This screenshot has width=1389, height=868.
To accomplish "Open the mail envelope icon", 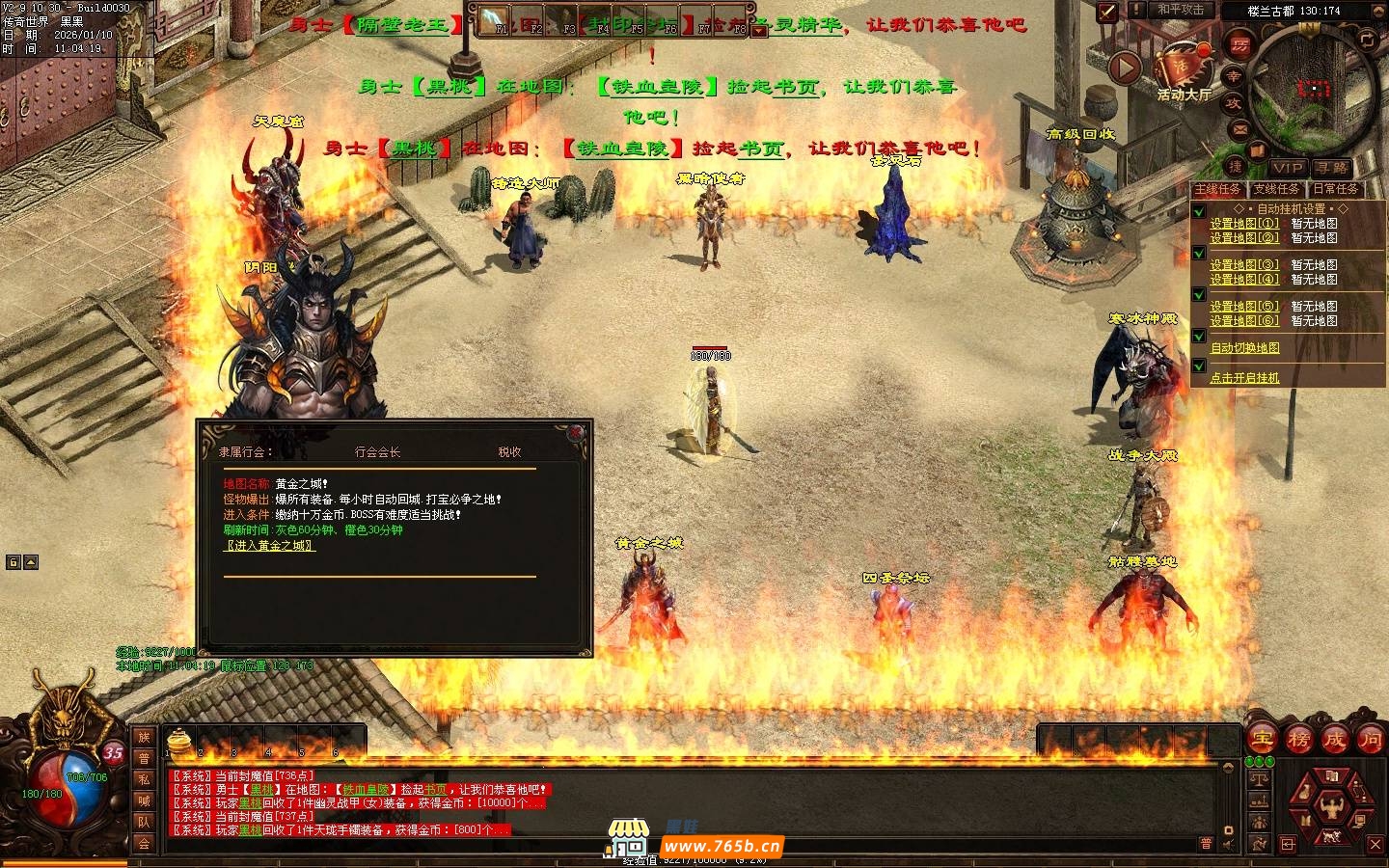I will point(1240,128).
